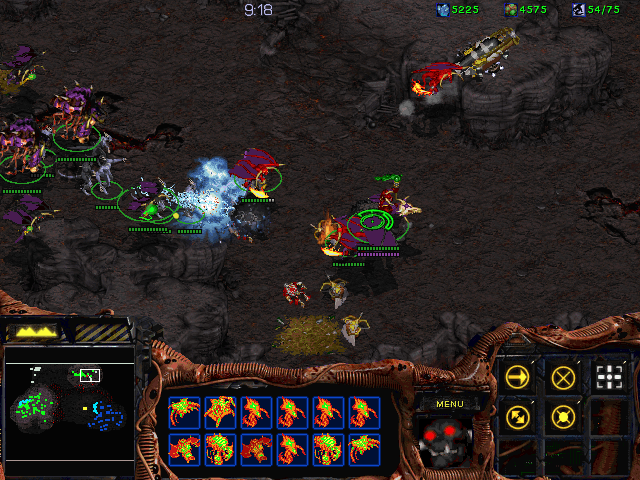Open the game MENU
The image size is (640, 480).
(x=449, y=404)
